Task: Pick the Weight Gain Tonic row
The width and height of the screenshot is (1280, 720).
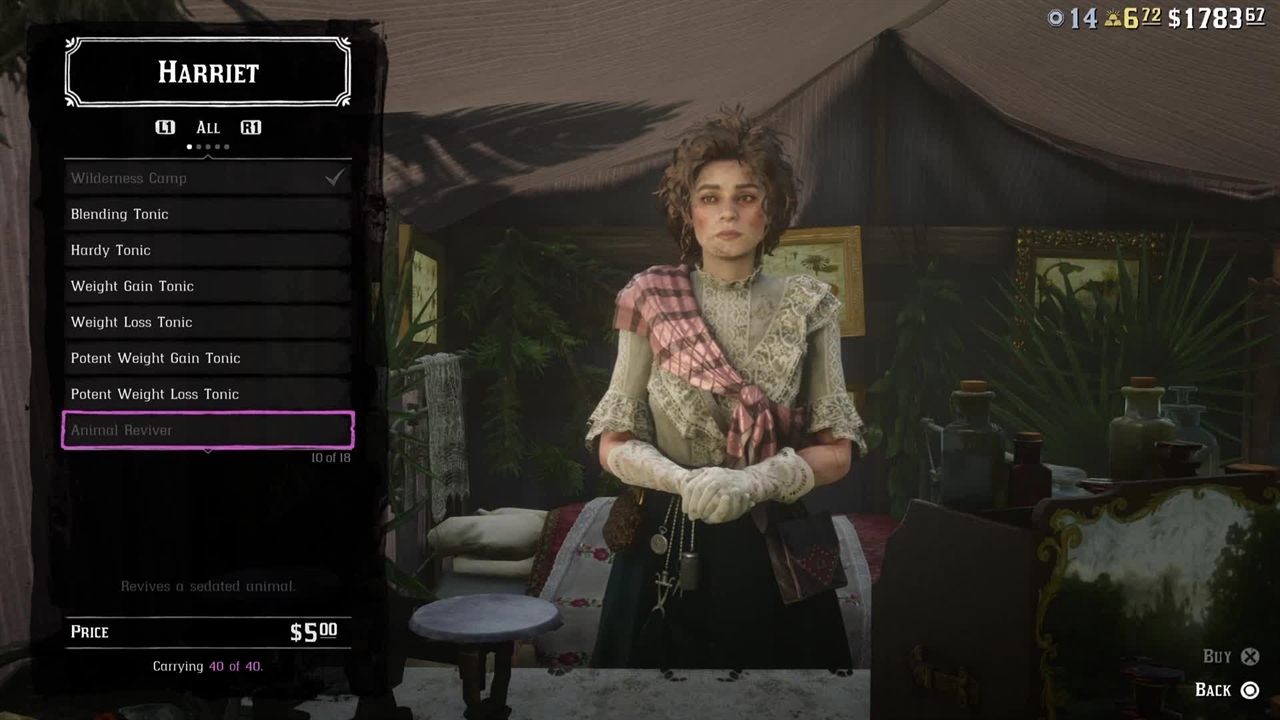Action: (207, 286)
